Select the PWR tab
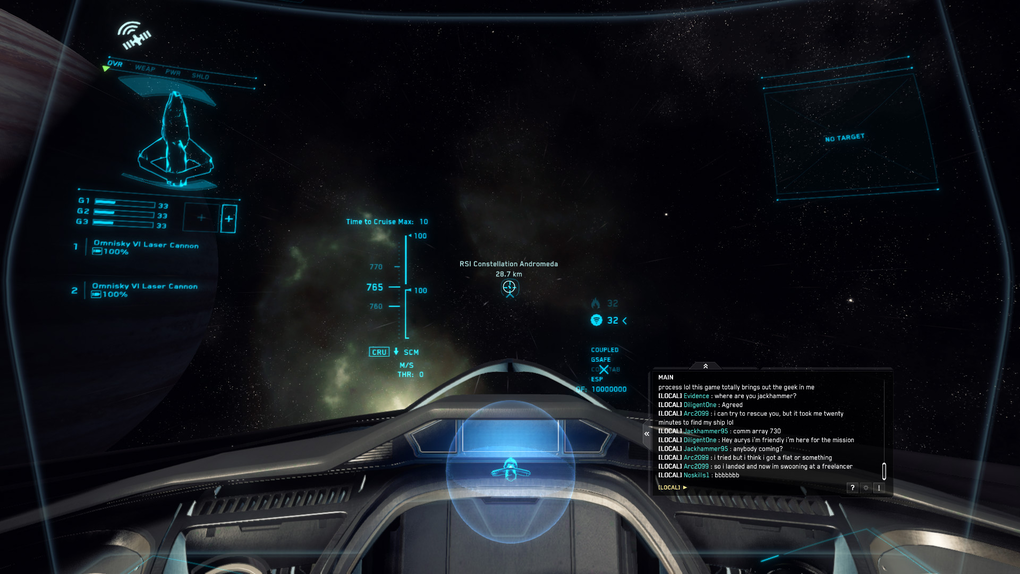1020x574 pixels. [x=172, y=72]
